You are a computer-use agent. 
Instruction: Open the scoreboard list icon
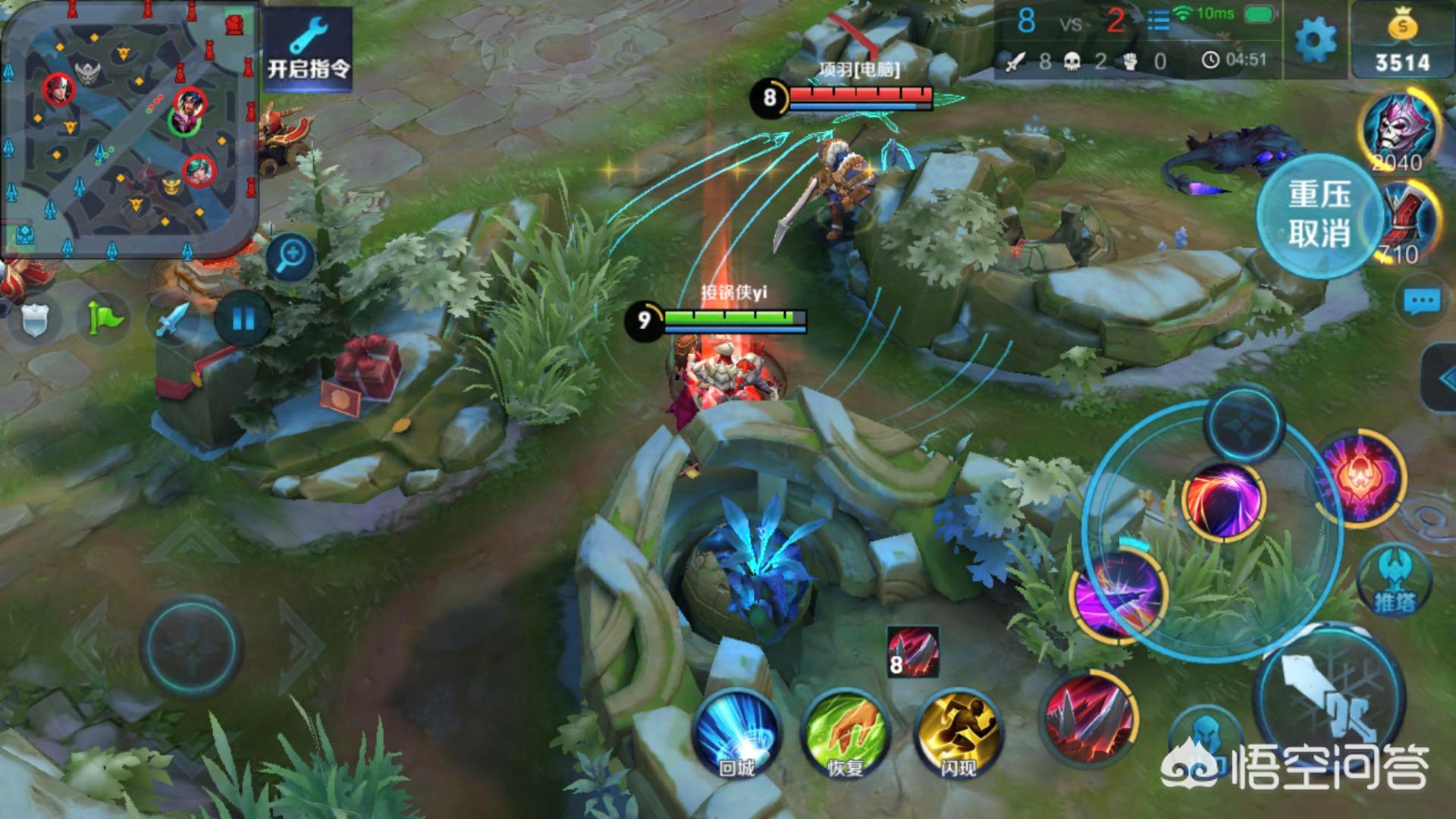1158,20
